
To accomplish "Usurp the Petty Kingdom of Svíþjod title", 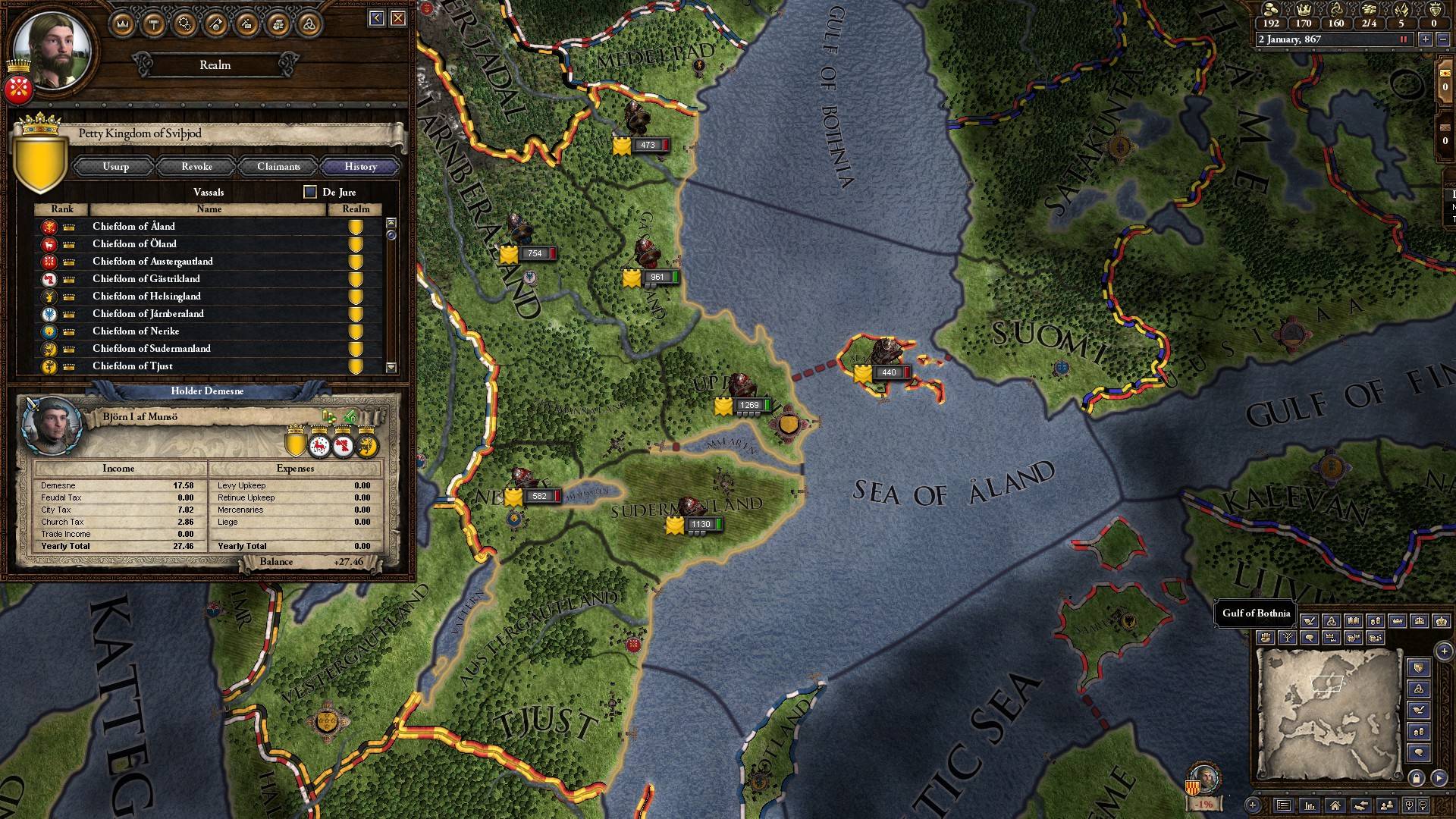I will pyautogui.click(x=116, y=167).
